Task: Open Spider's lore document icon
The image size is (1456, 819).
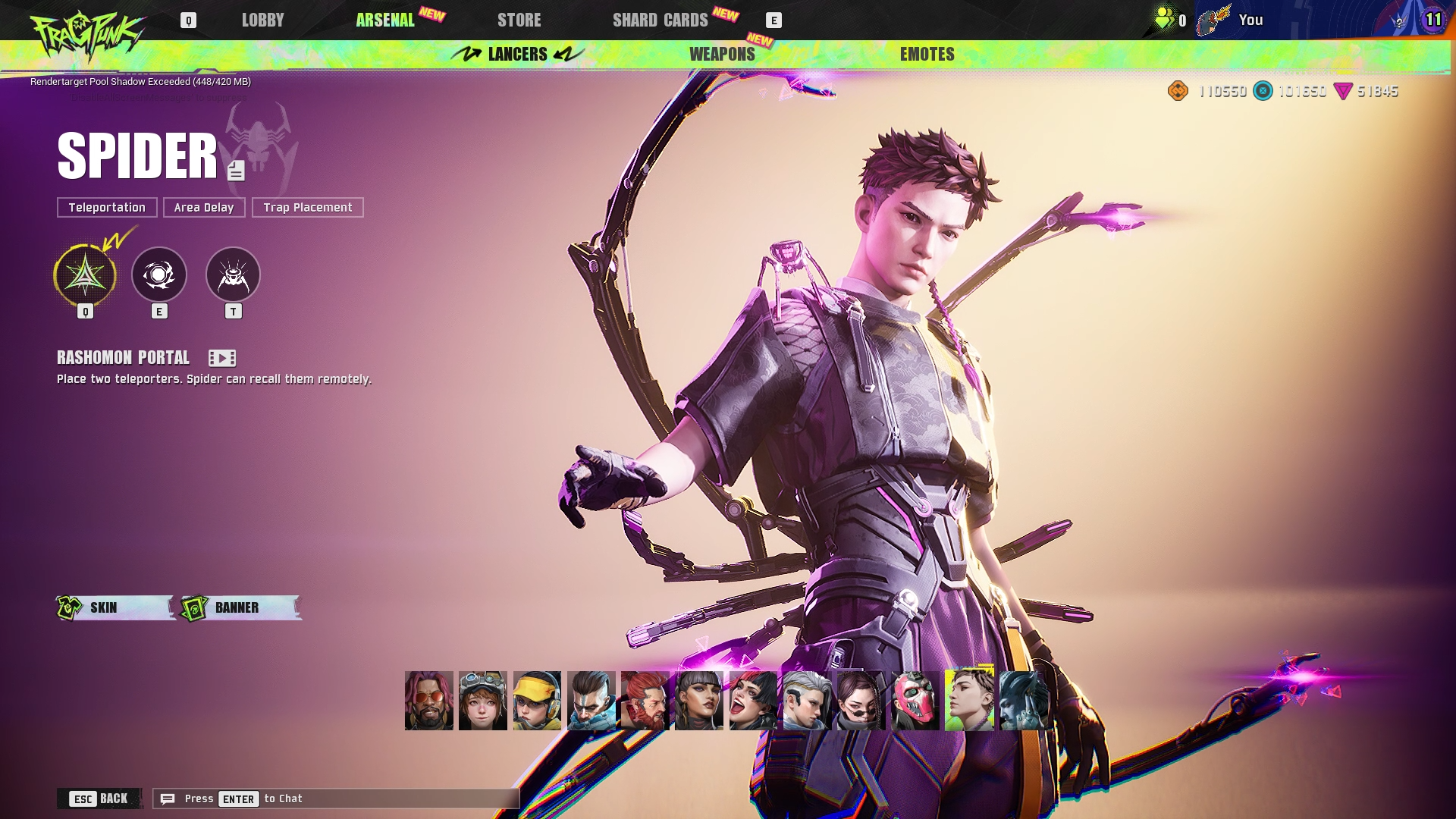Action: click(x=236, y=171)
